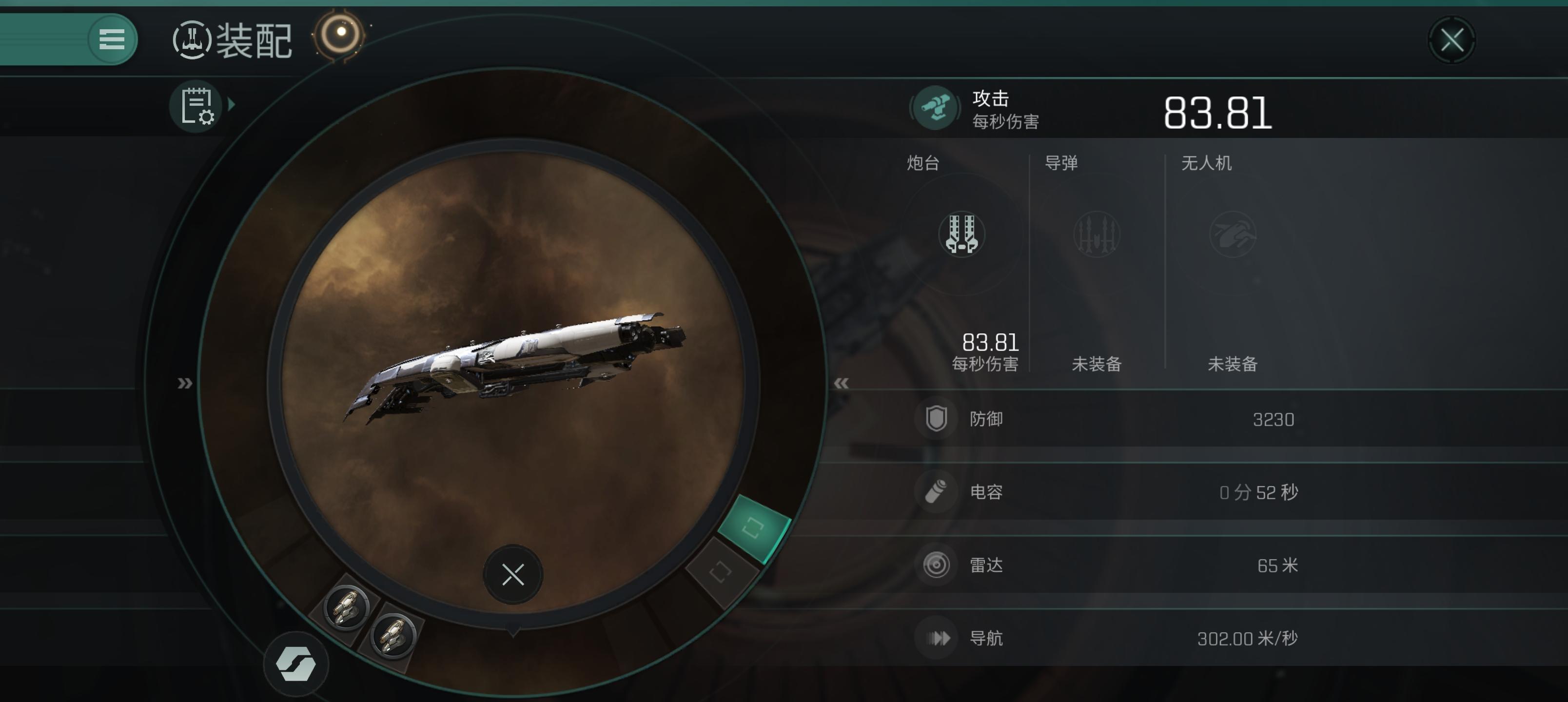This screenshot has width=1568, height=702.
Task: Open the fitting presets clipboard icon
Action: pos(196,106)
